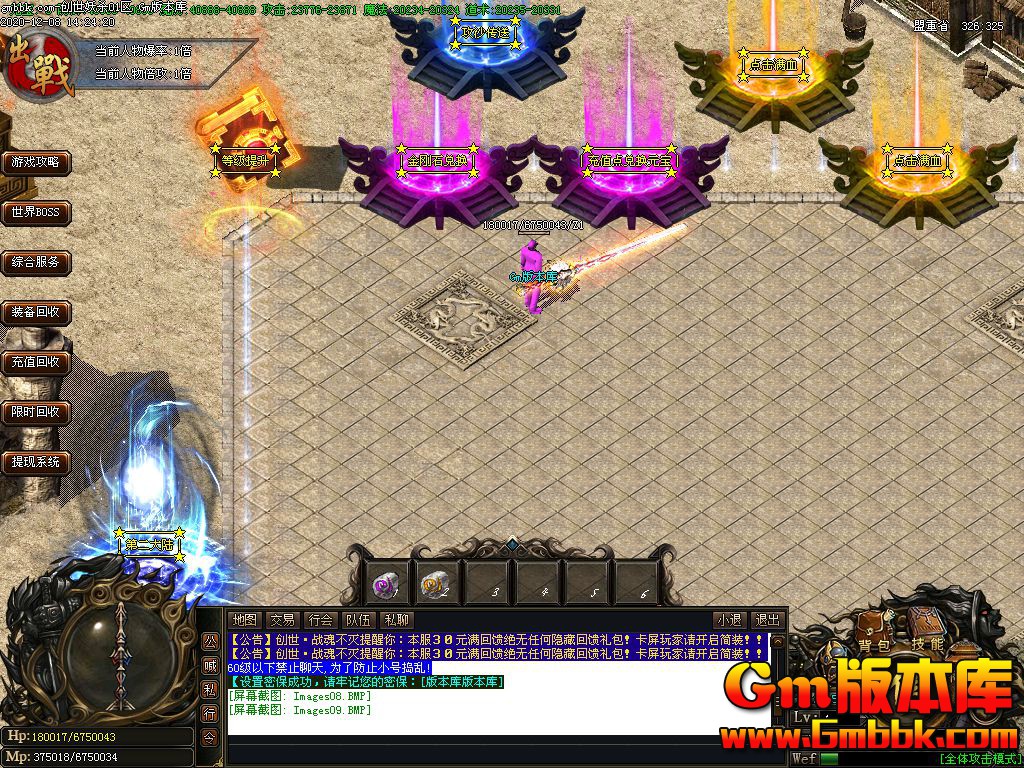This screenshot has height=768, width=1024.
Task: Select the 私聊 private chat button
Action: 396,620
